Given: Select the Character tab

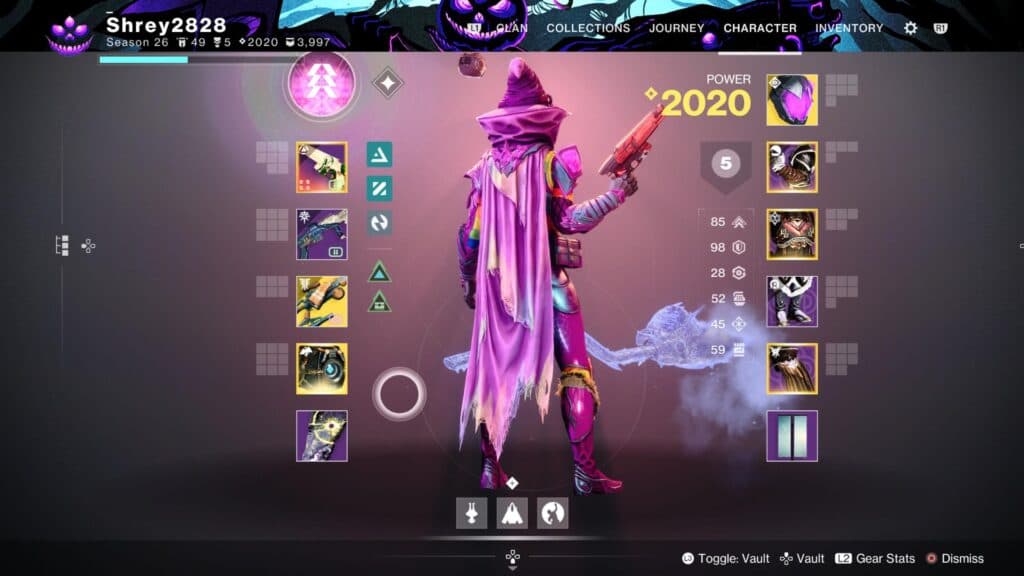Looking at the screenshot, I should (760, 28).
